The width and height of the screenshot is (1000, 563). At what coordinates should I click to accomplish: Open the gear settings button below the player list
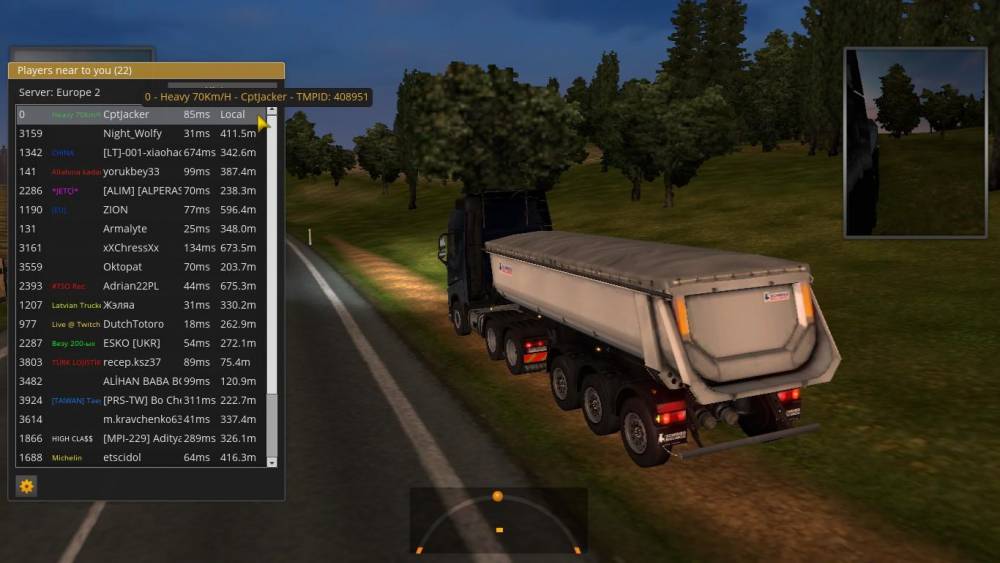[27, 486]
